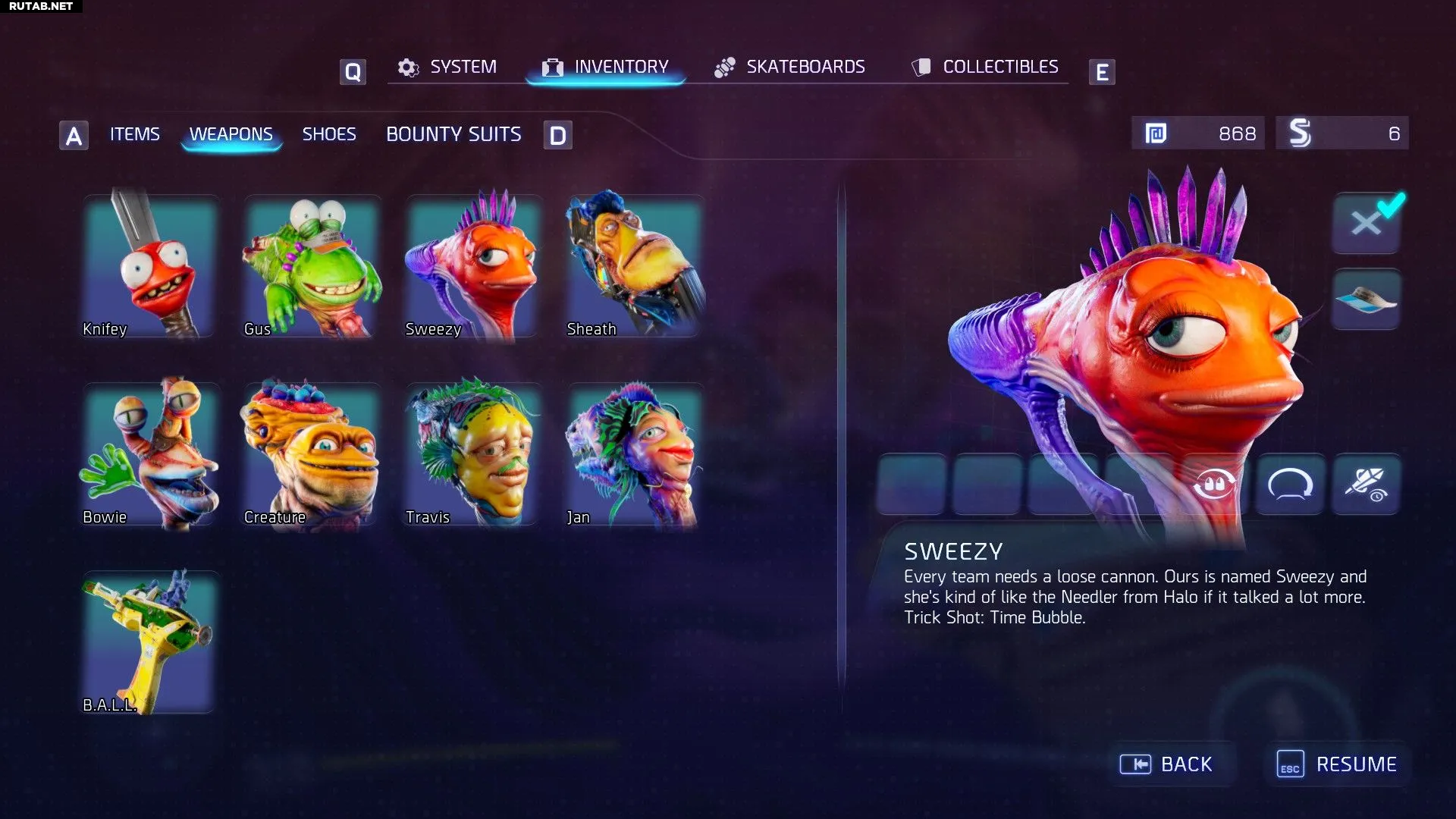Show the Collectibles tab
Image resolution: width=1456 pixels, height=819 pixels.
point(985,67)
